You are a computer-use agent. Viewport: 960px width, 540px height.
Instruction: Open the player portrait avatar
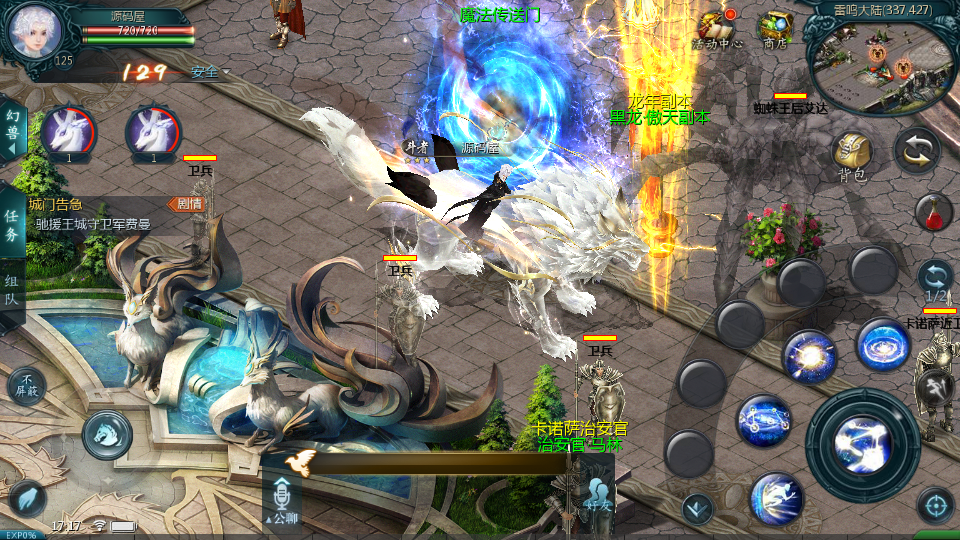35,31
